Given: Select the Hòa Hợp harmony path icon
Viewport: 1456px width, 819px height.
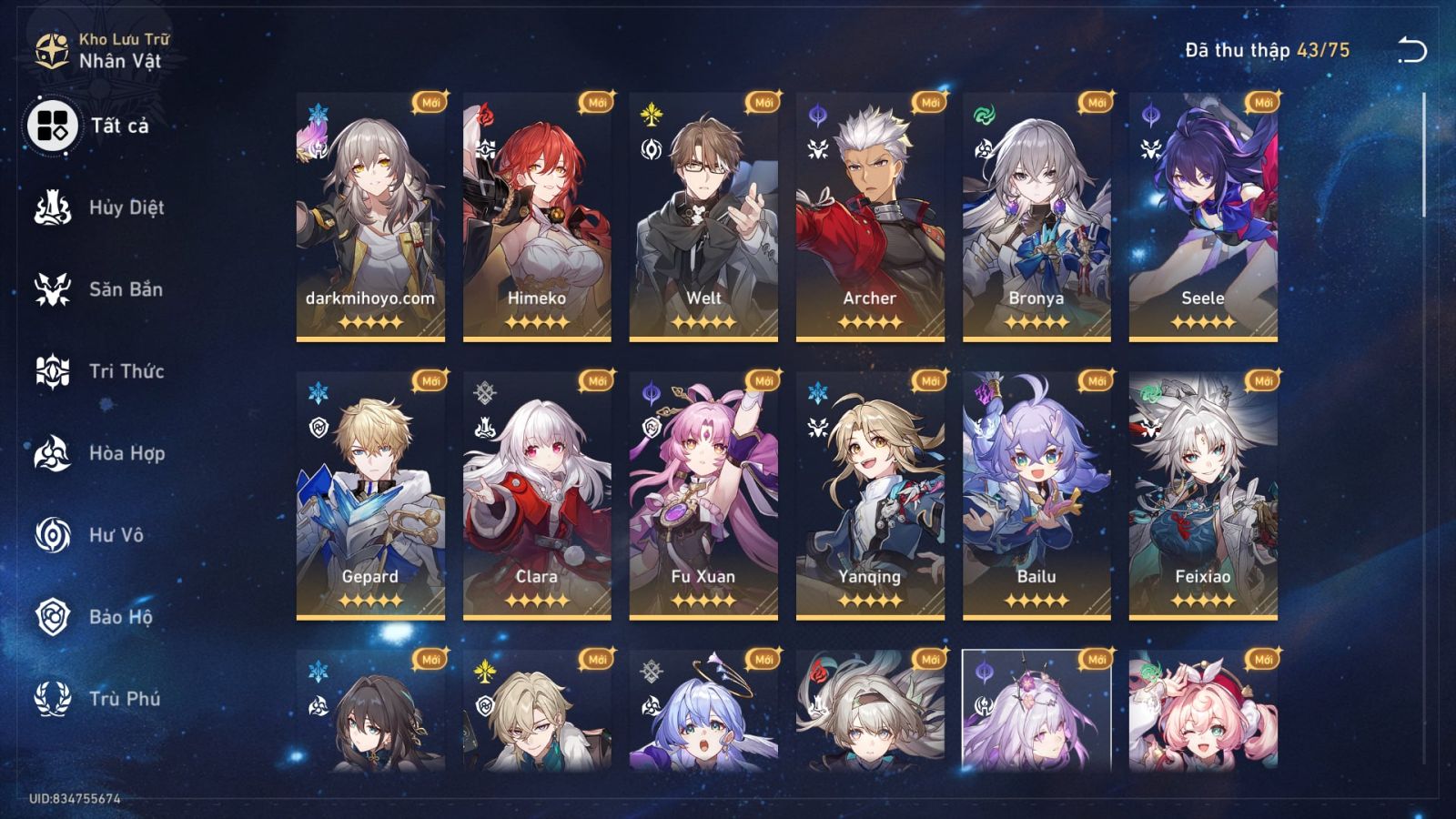Looking at the screenshot, I should [x=52, y=453].
